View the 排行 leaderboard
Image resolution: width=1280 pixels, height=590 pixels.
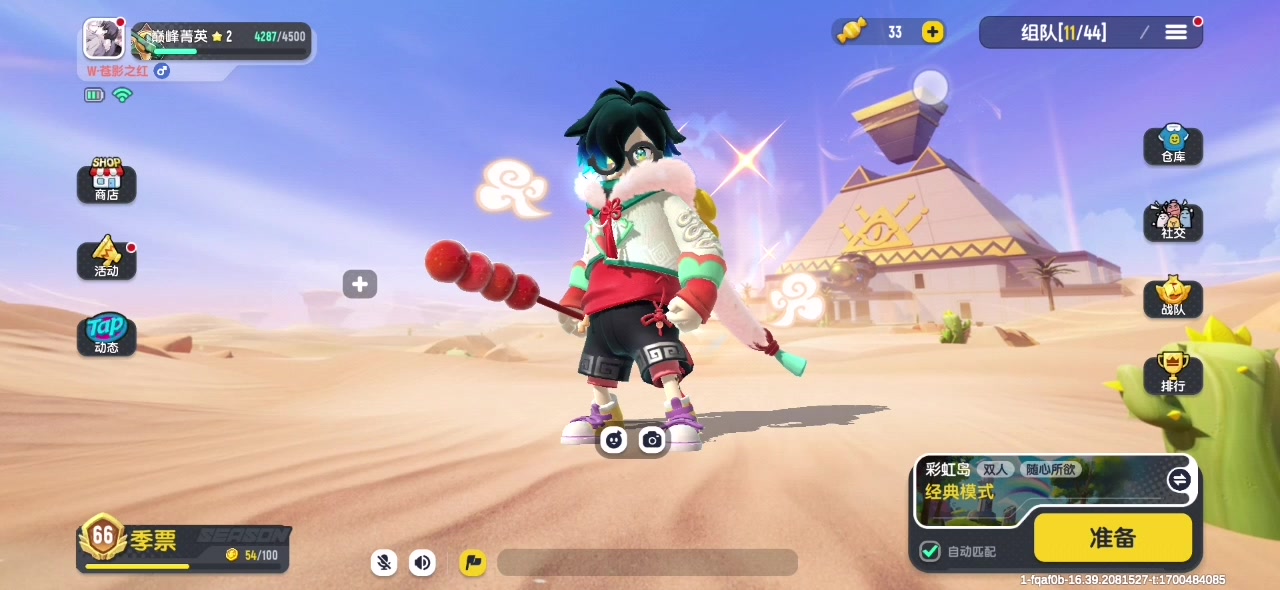(1173, 374)
